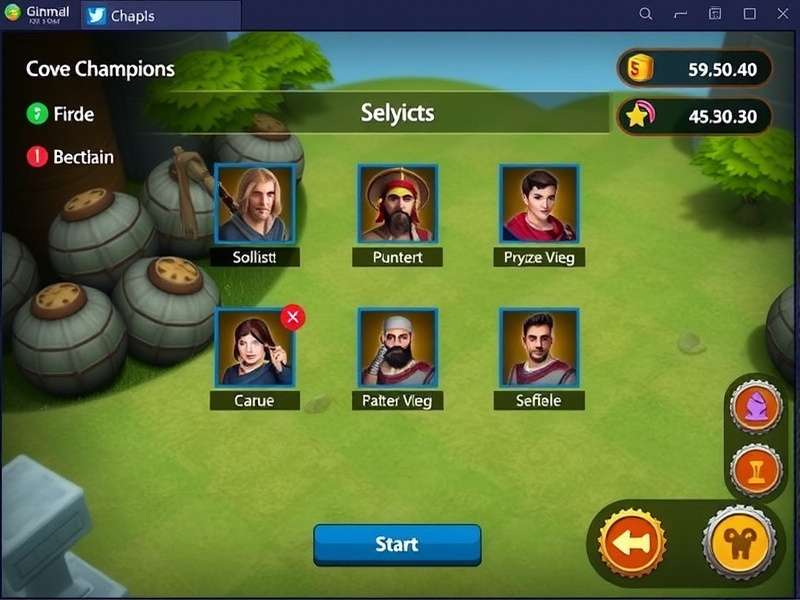Select the Bectiain entry with red icon
Viewport: 800px width, 600px height.
pyautogui.click(x=70, y=157)
